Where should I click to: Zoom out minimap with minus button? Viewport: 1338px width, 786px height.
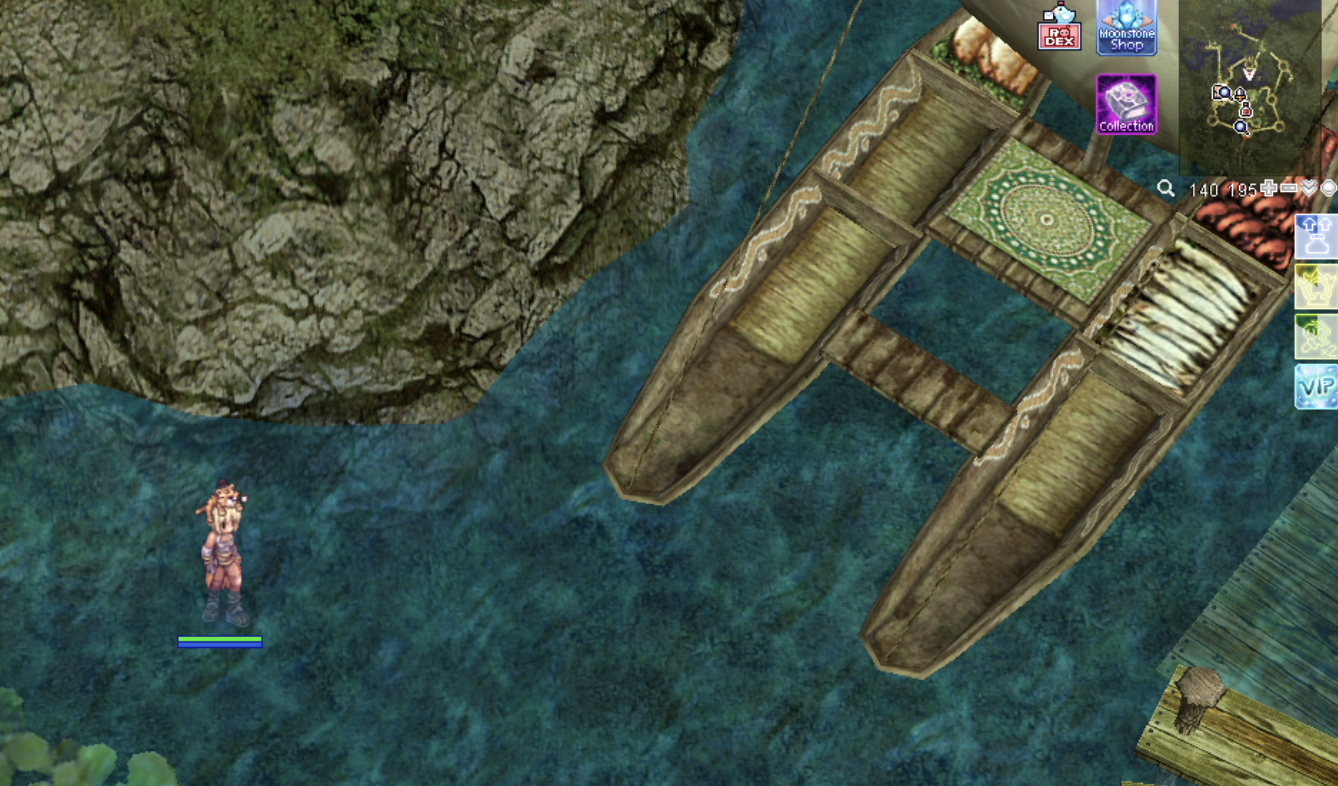1289,188
